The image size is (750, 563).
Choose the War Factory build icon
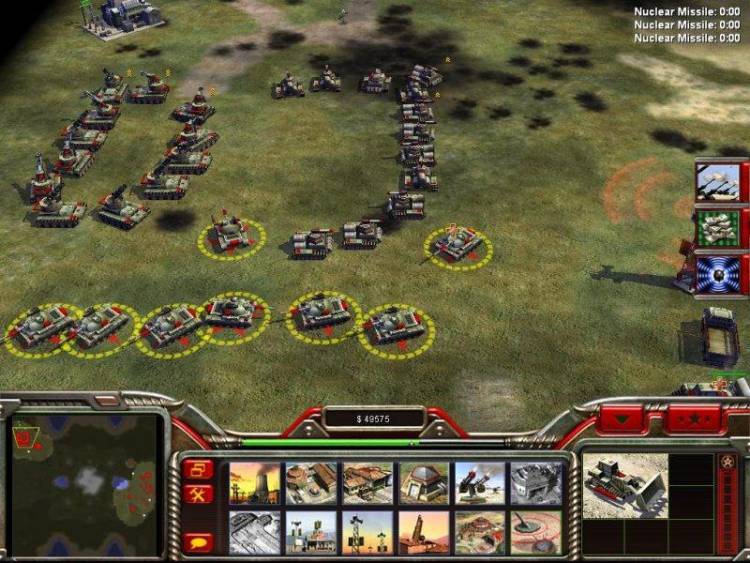point(536,483)
